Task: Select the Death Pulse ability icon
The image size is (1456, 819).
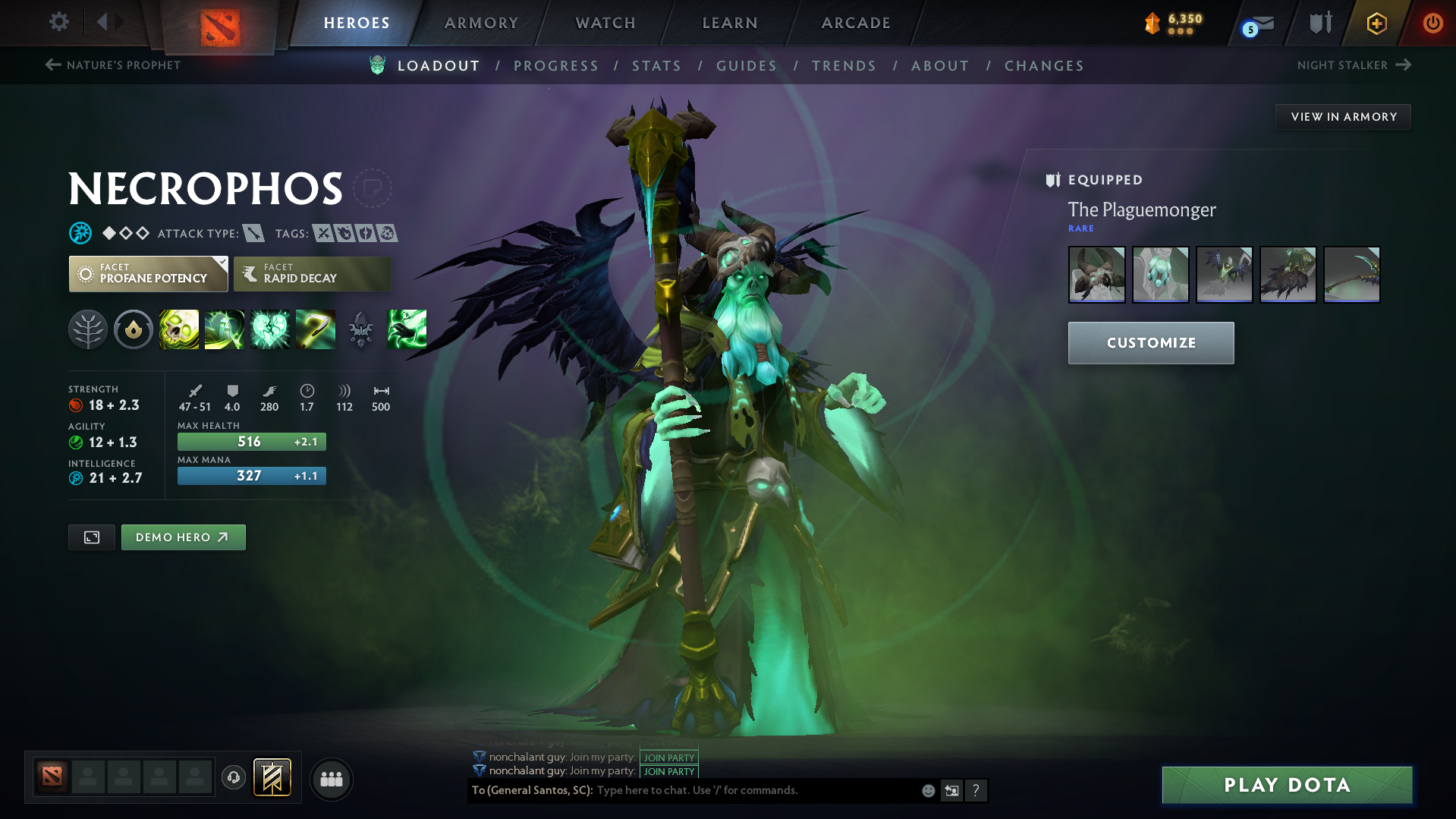Action: click(179, 329)
